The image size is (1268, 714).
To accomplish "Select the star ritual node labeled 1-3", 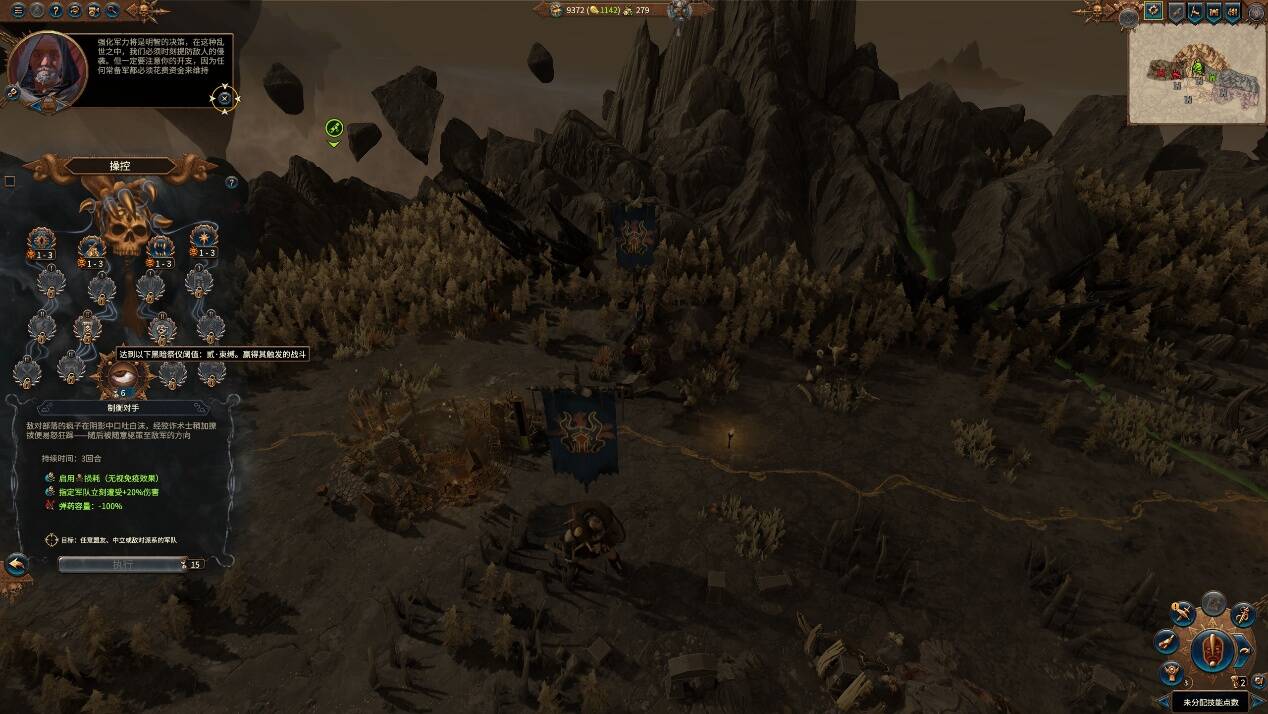I will 205,240.
